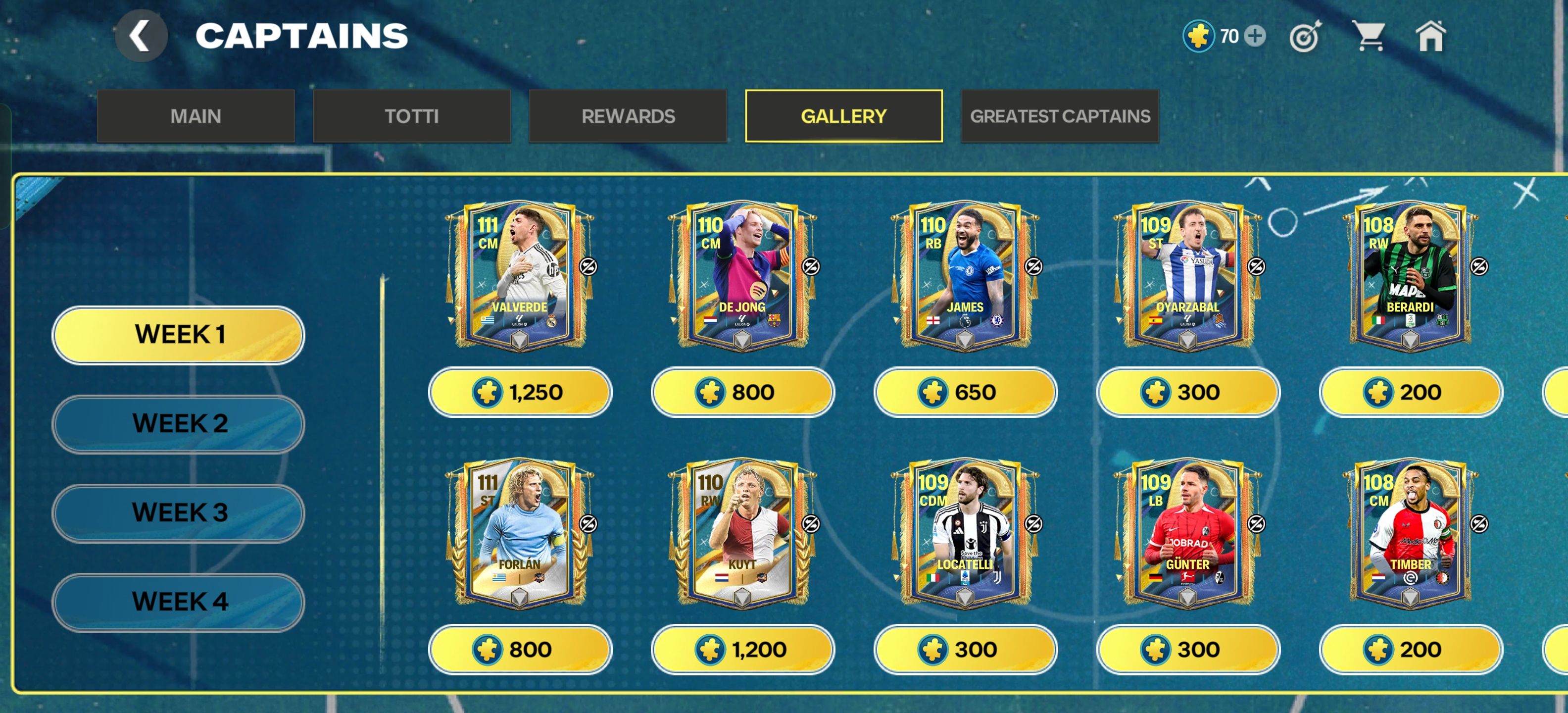Open the target objectives icon
Image resolution: width=1568 pixels, height=713 pixels.
pyautogui.click(x=1305, y=37)
